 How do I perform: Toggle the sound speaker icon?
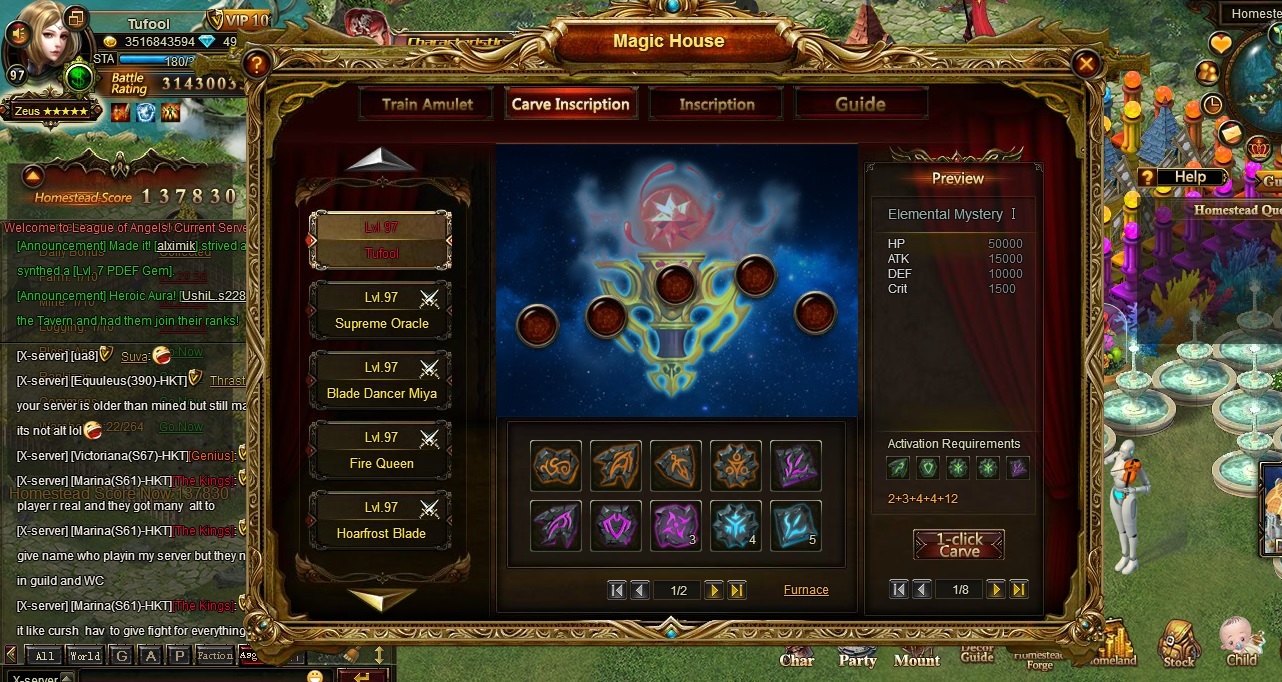coord(17,34)
